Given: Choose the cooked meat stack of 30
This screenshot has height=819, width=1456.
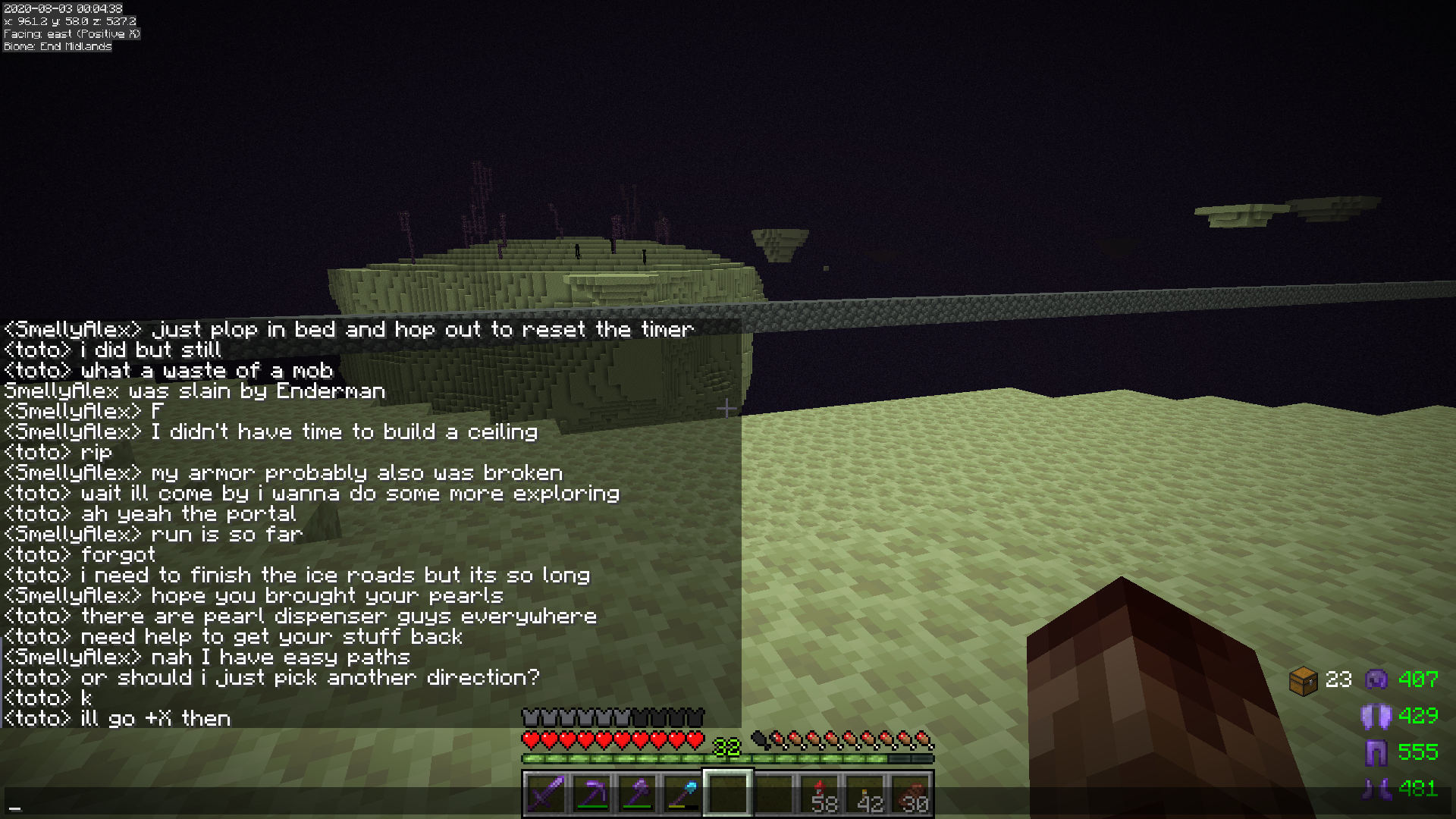Looking at the screenshot, I should point(911,794).
